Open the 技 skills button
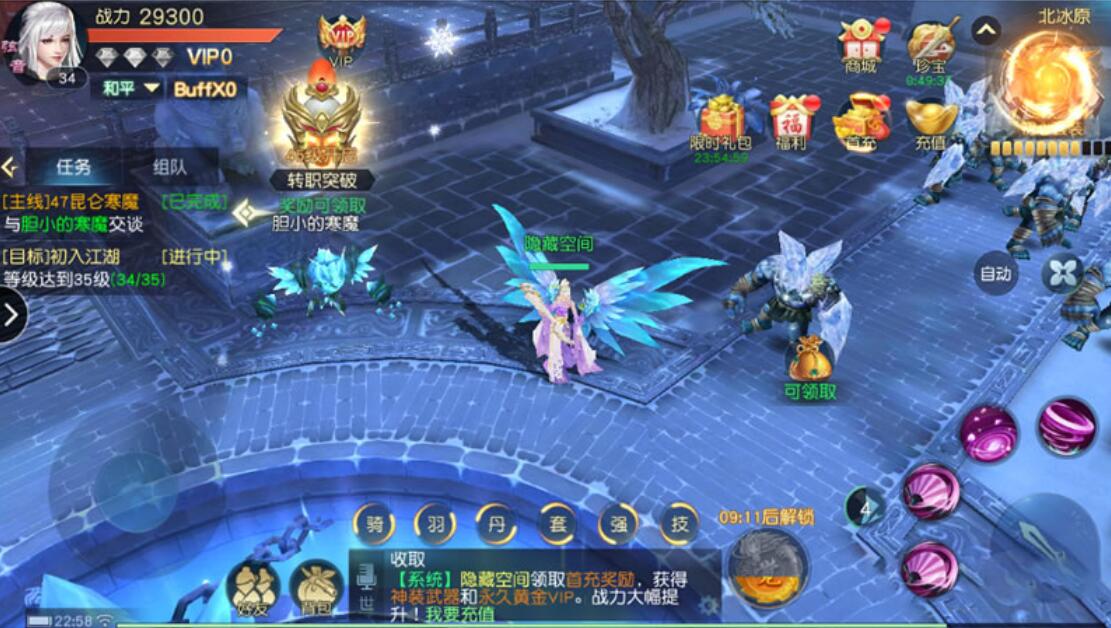Image resolution: width=1111 pixels, height=628 pixels. click(679, 523)
